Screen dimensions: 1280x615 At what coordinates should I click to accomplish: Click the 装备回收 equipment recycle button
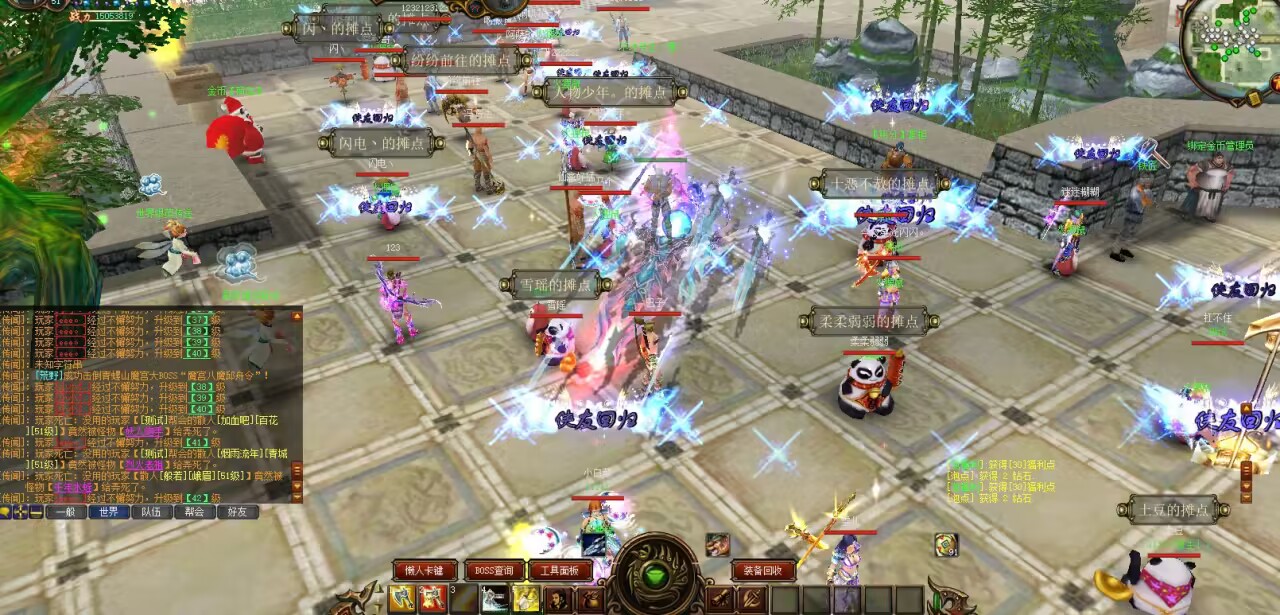(x=764, y=570)
